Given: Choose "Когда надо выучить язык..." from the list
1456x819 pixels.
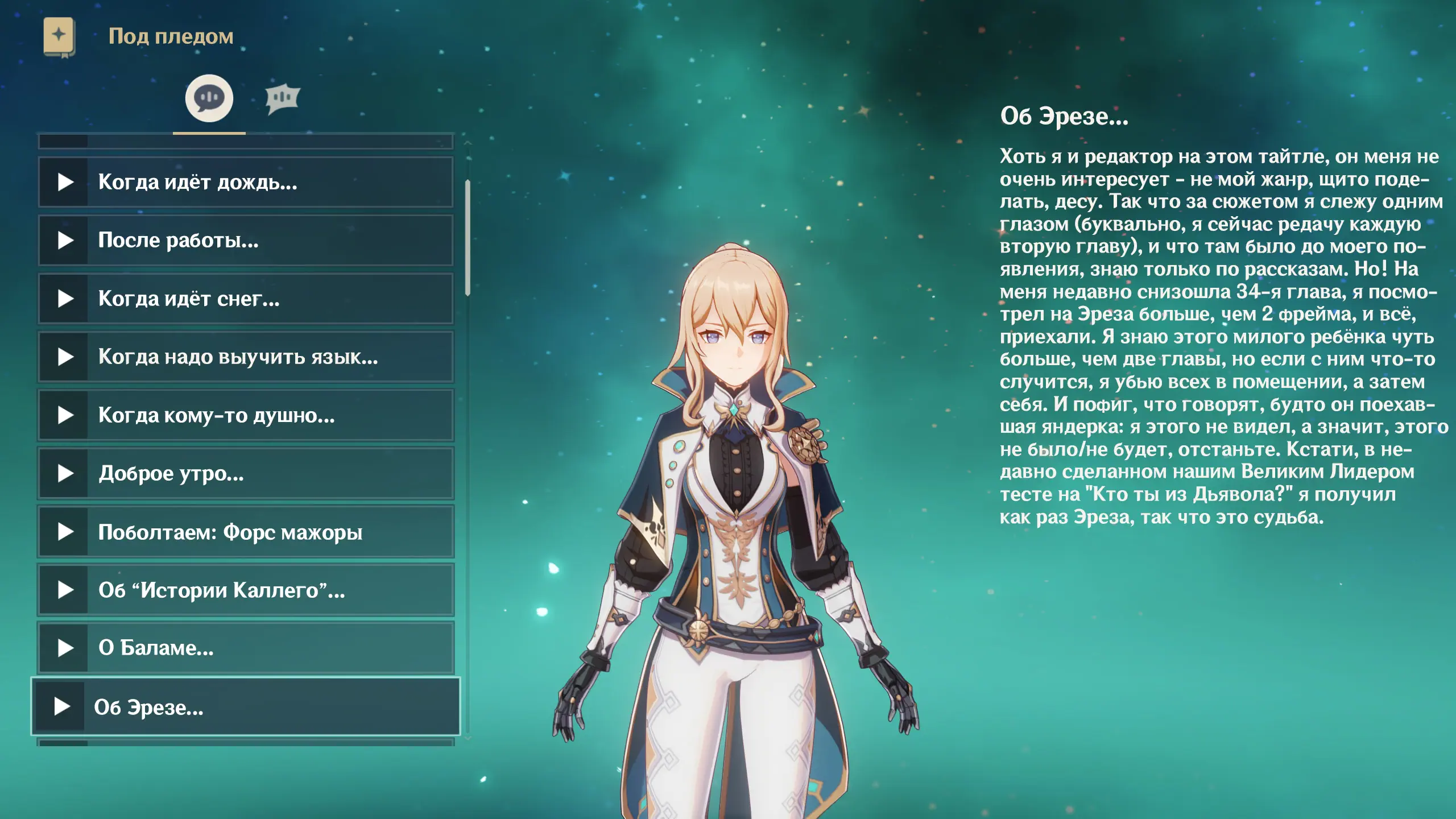Looking at the screenshot, I should (246, 357).
